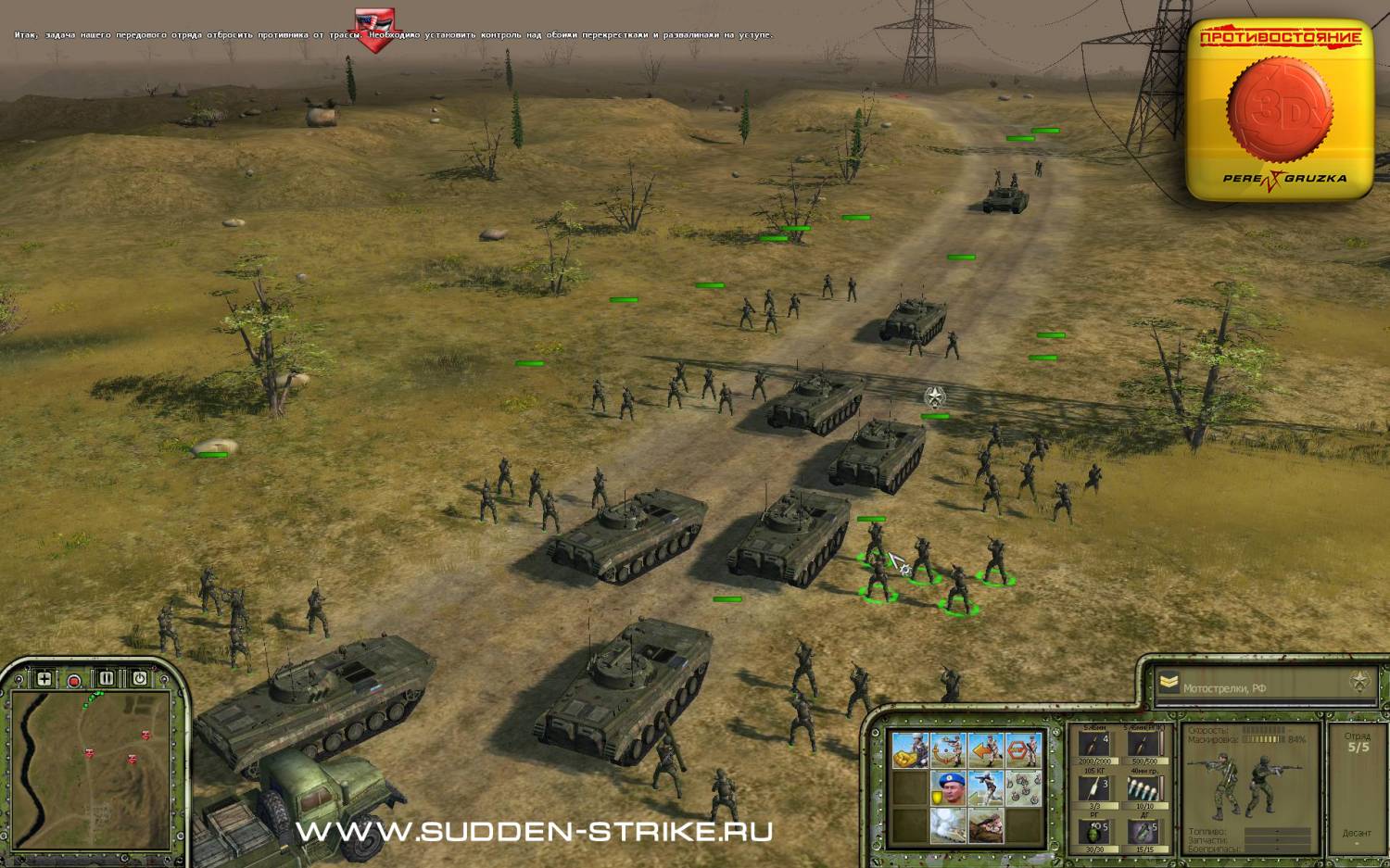The image size is (1390, 868).
Task: Choose the green hand grenade slot
Action: pos(1094,831)
